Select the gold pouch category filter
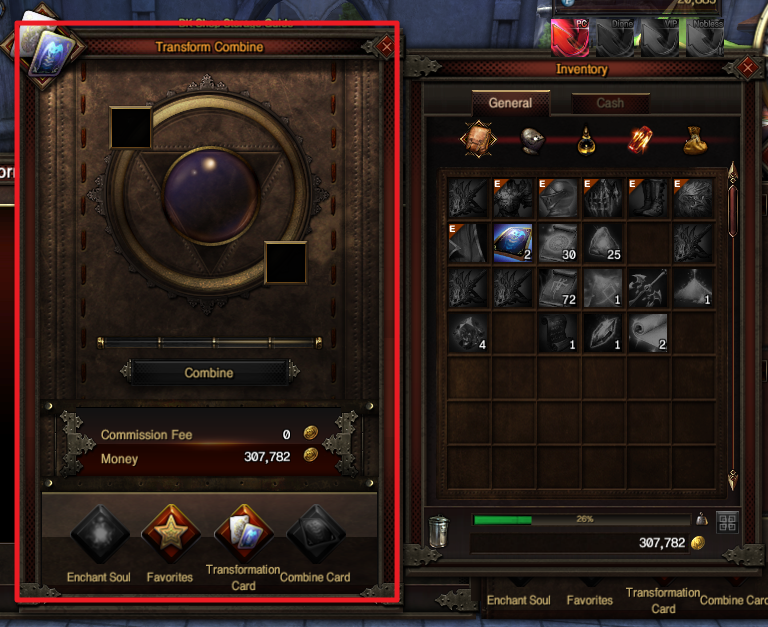This screenshot has height=627, width=768. click(x=695, y=141)
